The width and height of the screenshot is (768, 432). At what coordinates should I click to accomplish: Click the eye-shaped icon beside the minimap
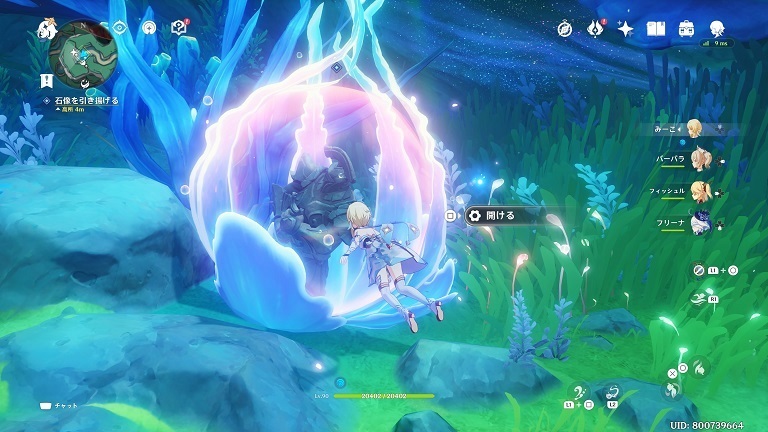(x=119, y=28)
